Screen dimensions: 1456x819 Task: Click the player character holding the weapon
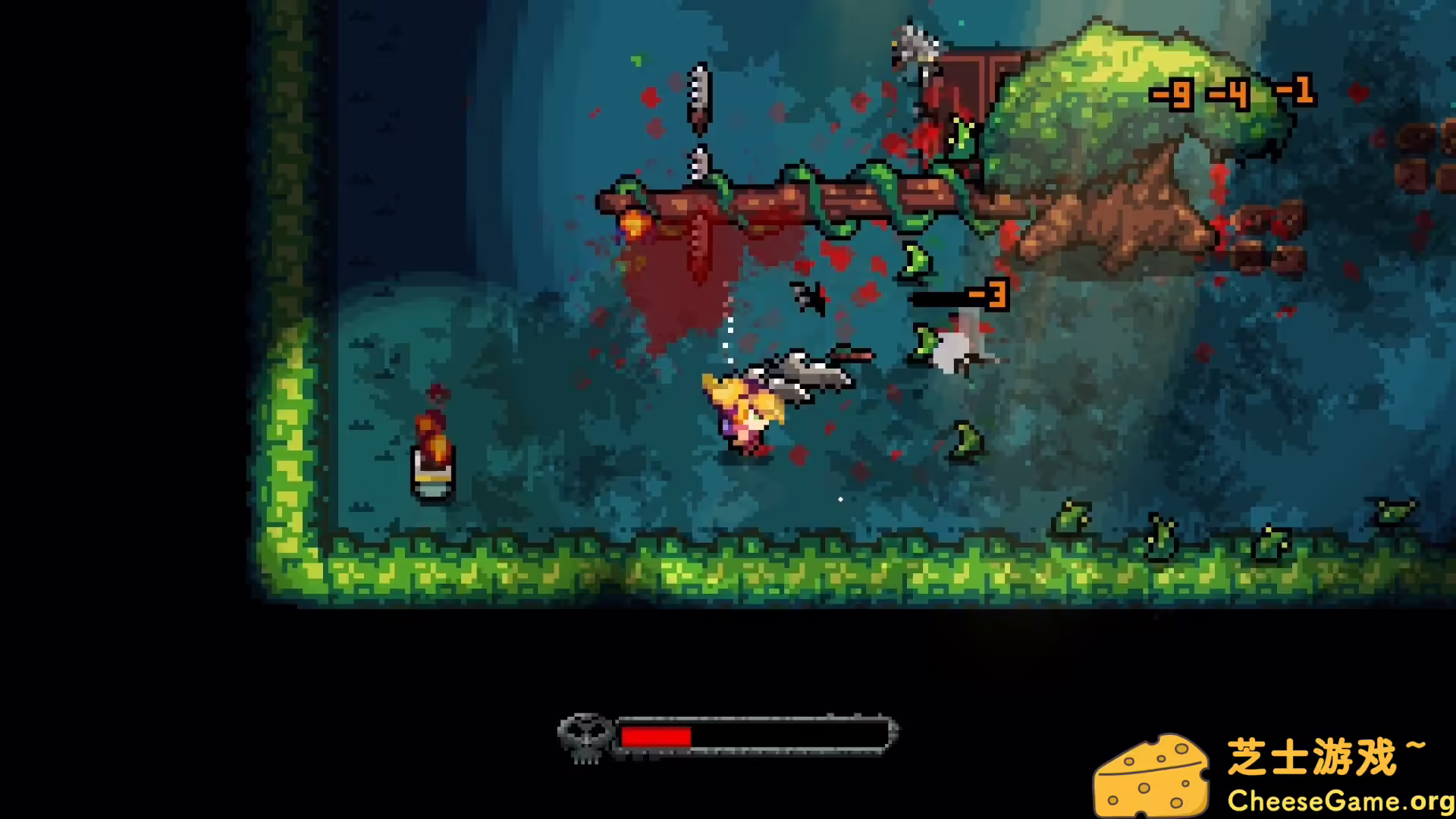point(743,409)
